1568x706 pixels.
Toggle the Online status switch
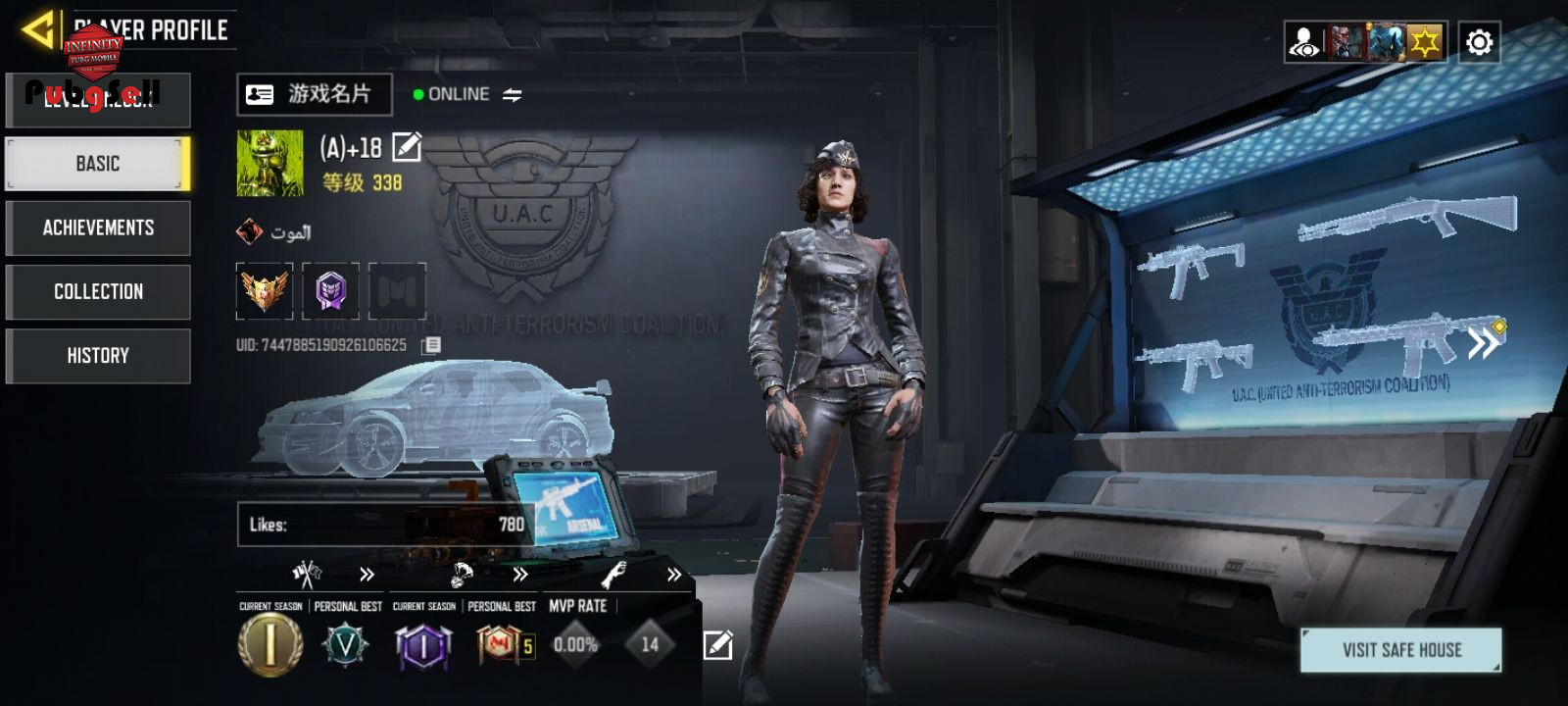point(513,95)
